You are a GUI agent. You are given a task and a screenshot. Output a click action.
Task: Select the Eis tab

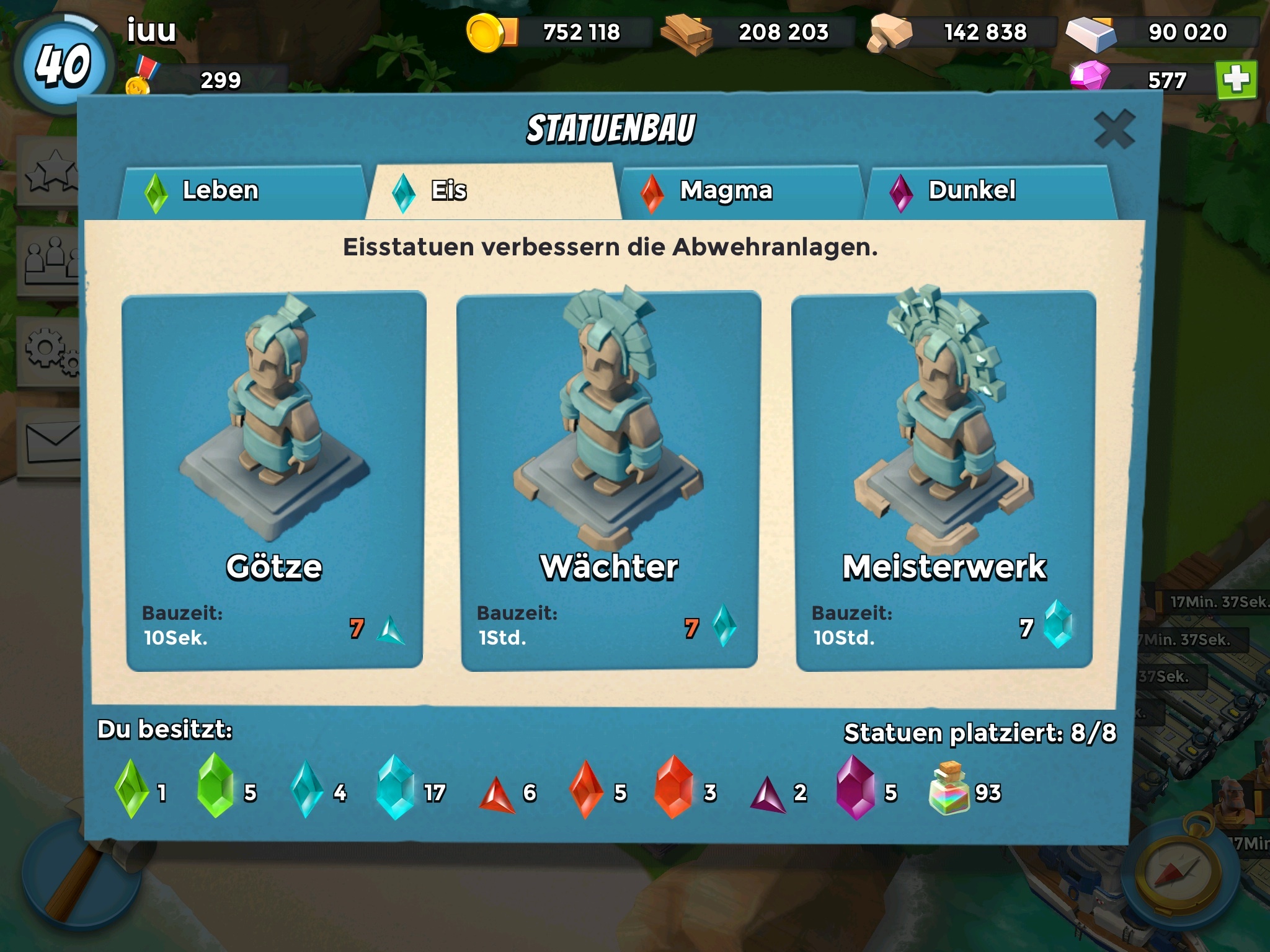click(x=493, y=191)
